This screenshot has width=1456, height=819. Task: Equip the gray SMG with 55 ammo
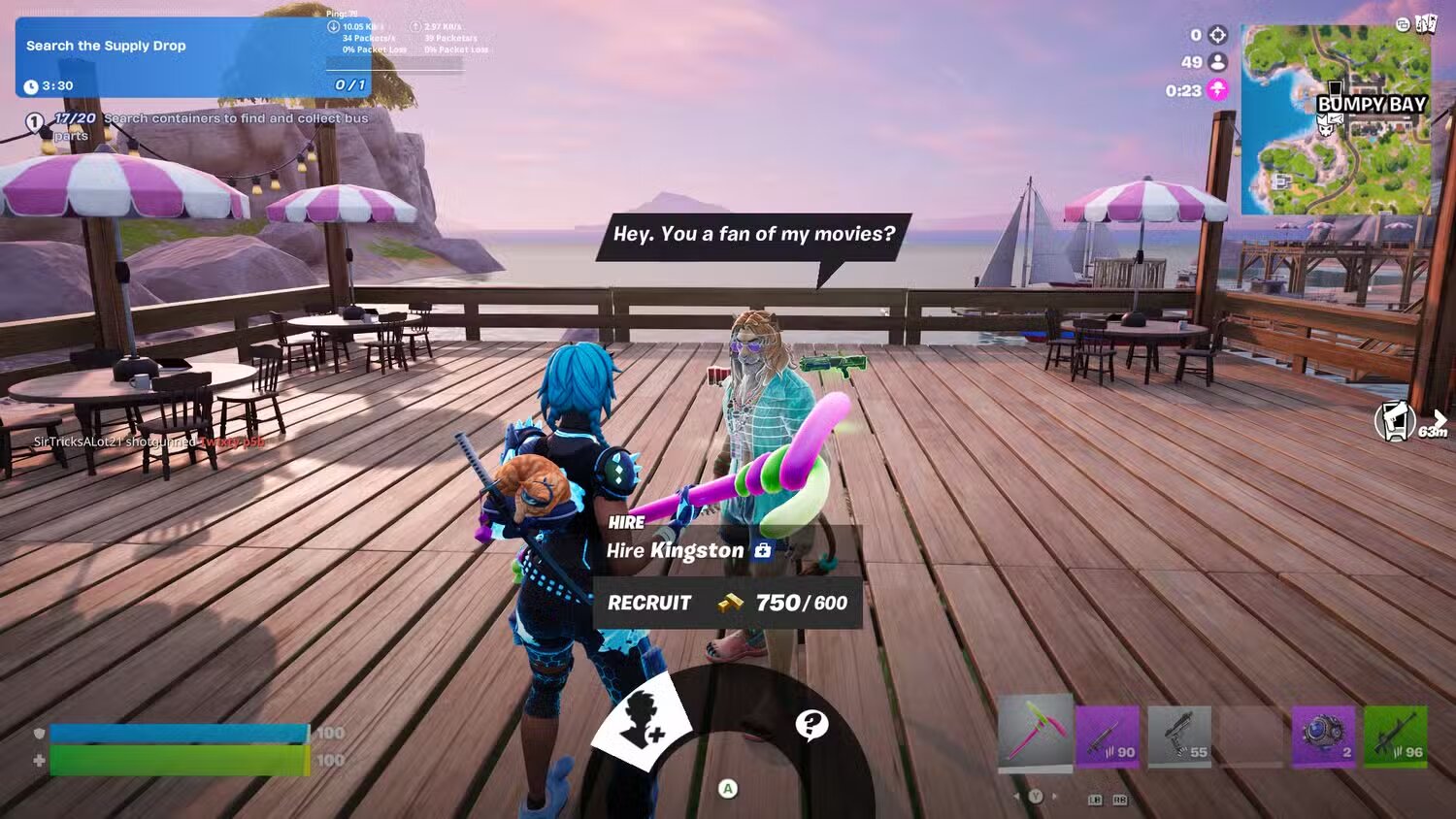point(1179,737)
